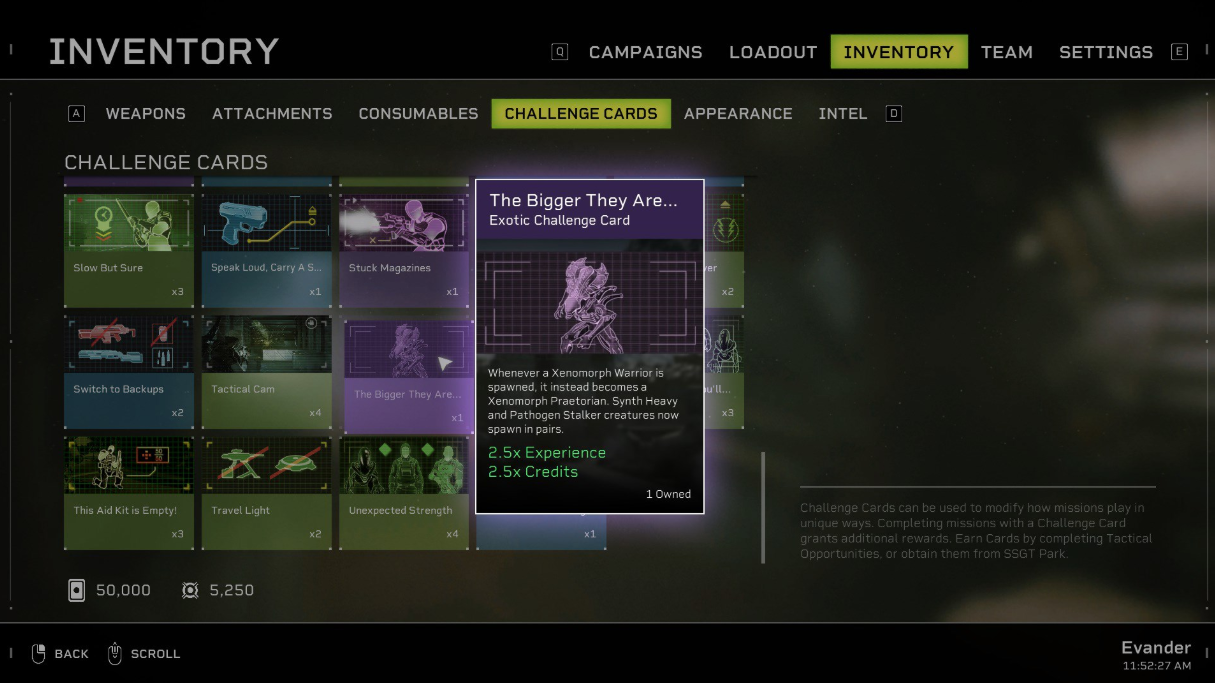Switch to the Attachments category
The image size is (1215, 683).
[x=272, y=114]
